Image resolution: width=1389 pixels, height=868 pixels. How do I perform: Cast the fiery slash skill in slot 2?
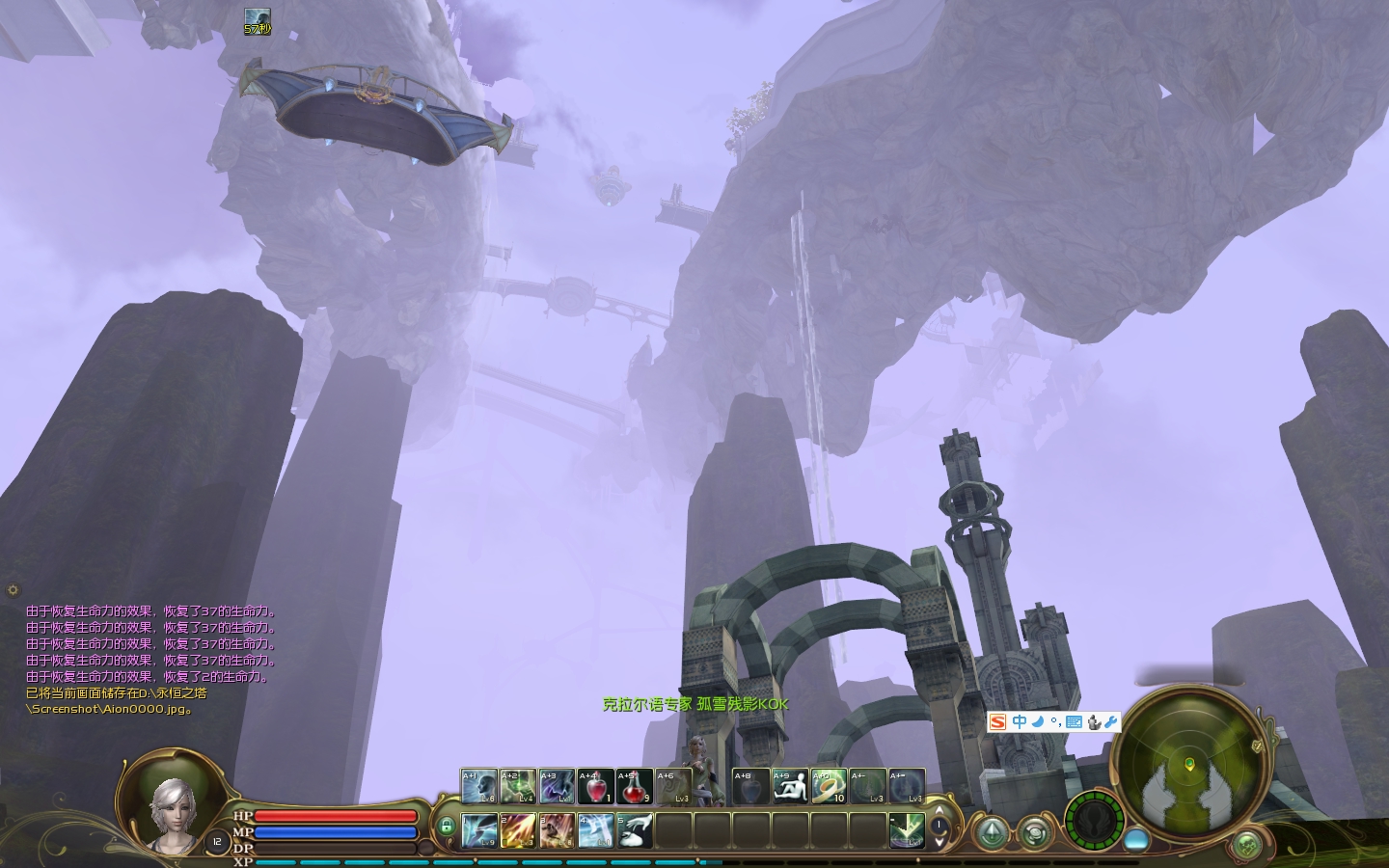tap(518, 830)
